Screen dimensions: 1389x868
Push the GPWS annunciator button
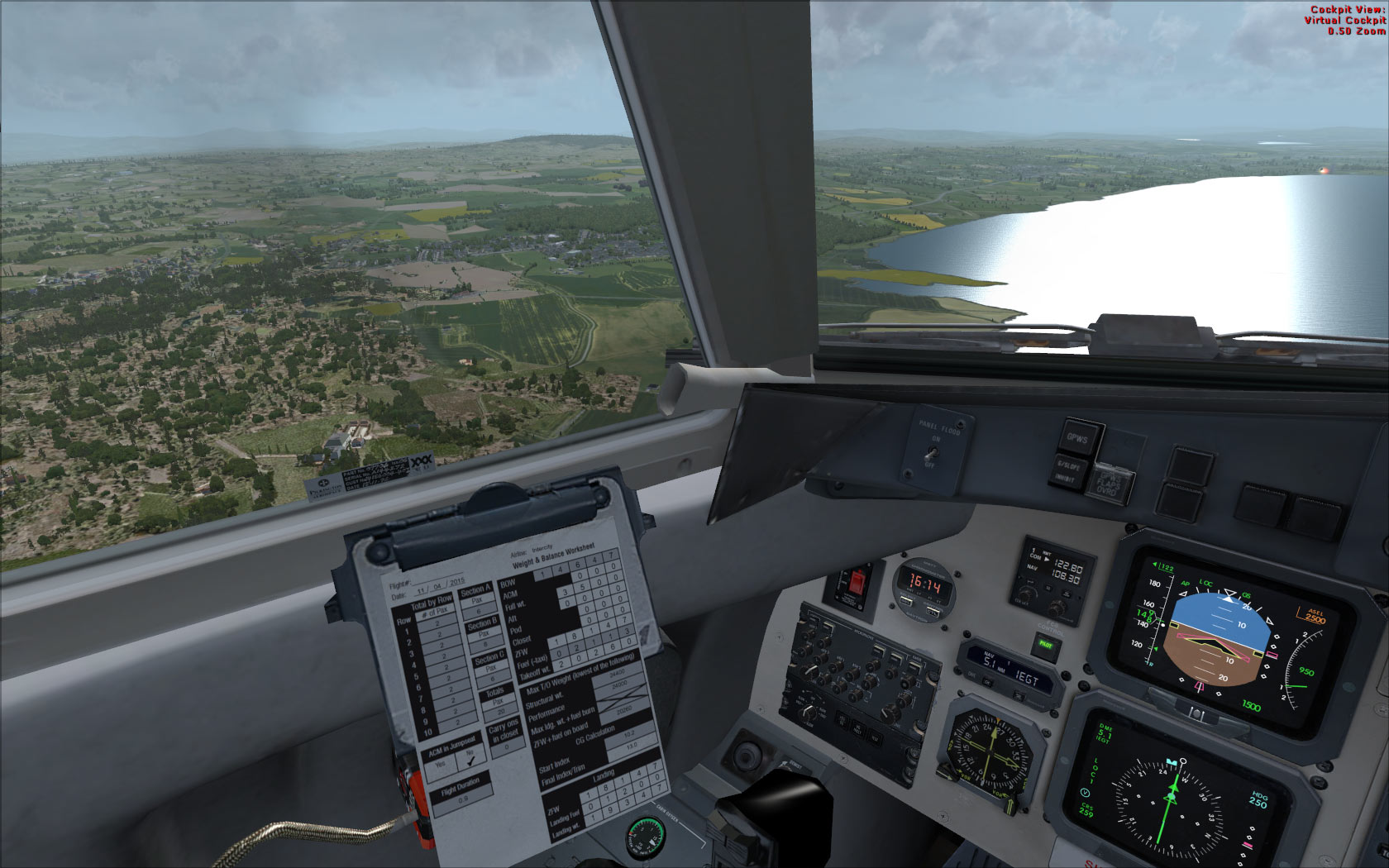click(x=1077, y=439)
